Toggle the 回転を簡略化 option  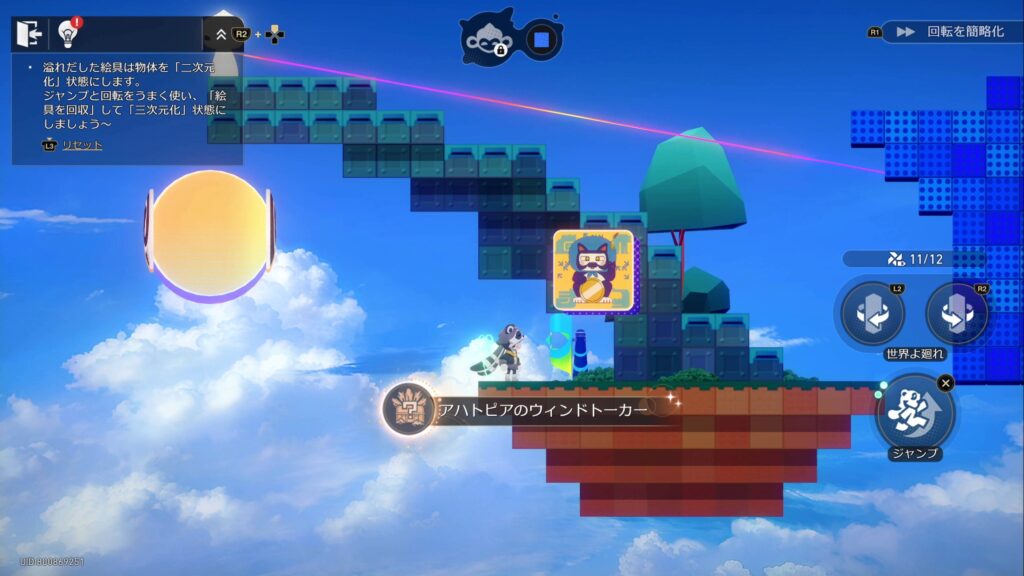pos(950,32)
